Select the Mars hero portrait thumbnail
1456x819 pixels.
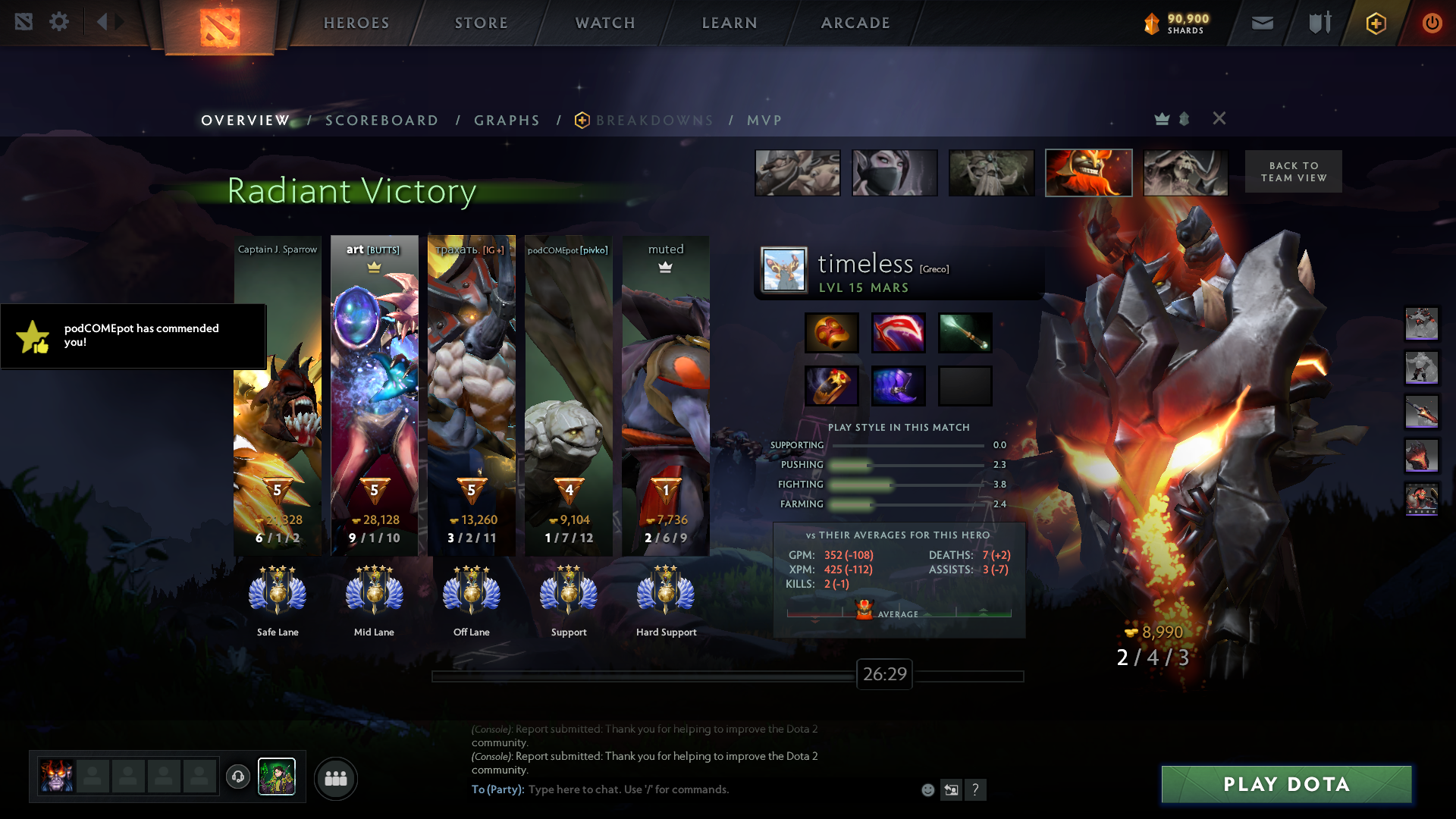click(1088, 173)
